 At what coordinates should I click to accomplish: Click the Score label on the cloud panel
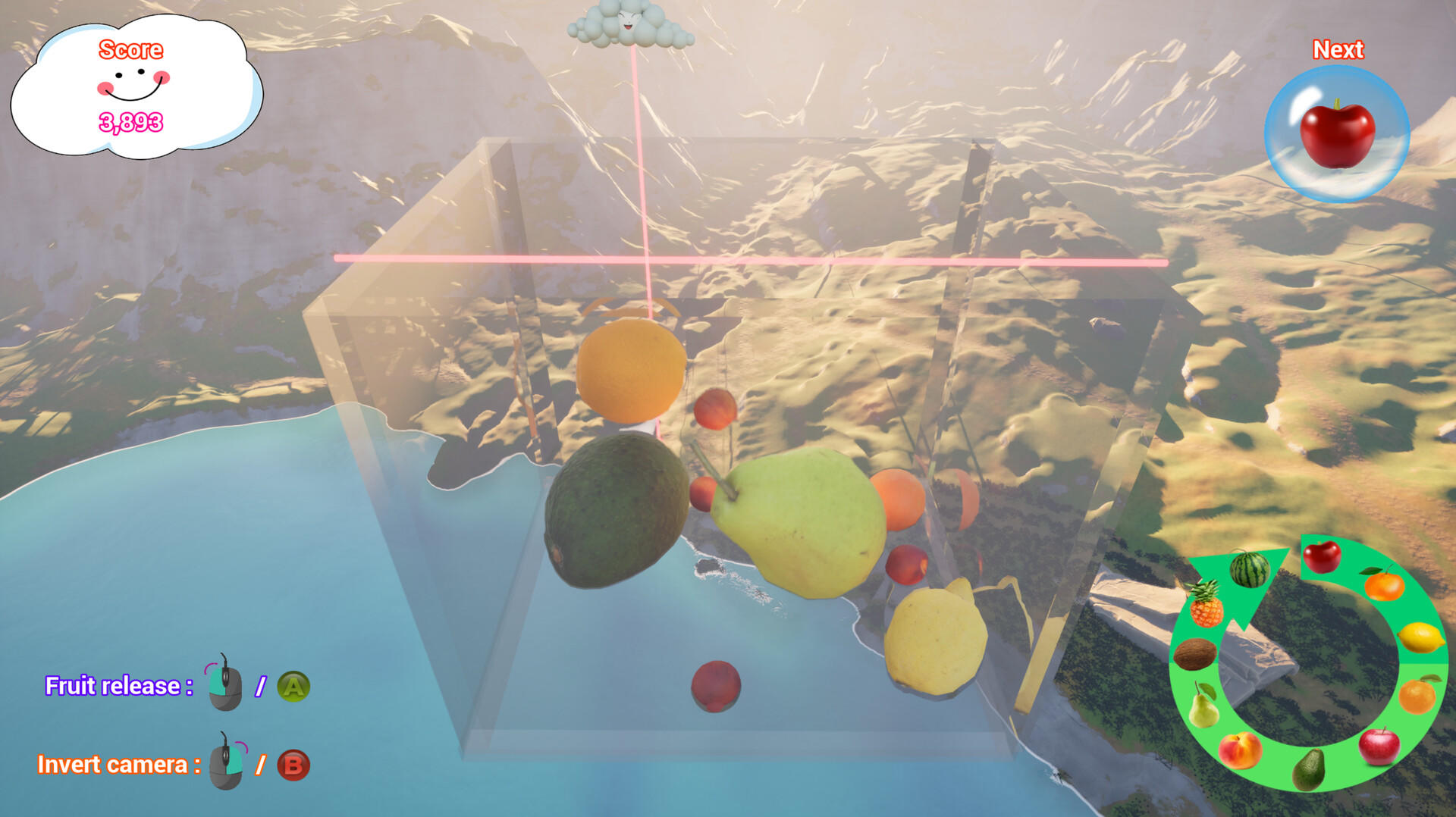tap(130, 52)
